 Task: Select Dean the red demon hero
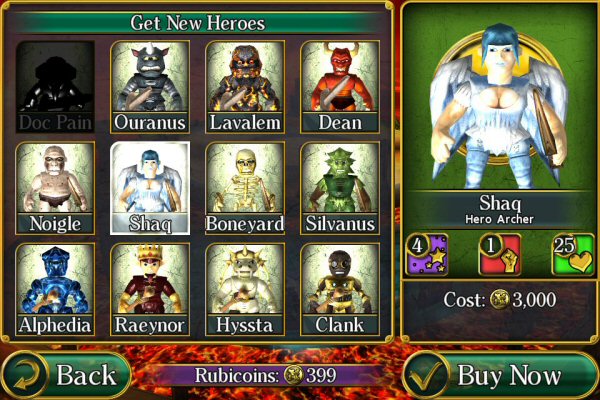point(340,87)
